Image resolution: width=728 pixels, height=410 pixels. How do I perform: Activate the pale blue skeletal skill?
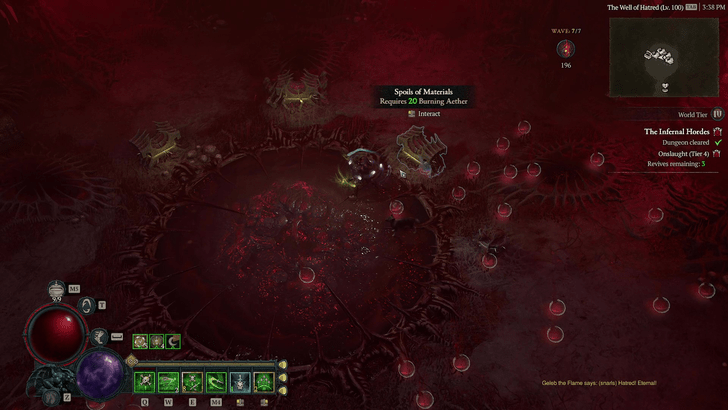coord(240,382)
